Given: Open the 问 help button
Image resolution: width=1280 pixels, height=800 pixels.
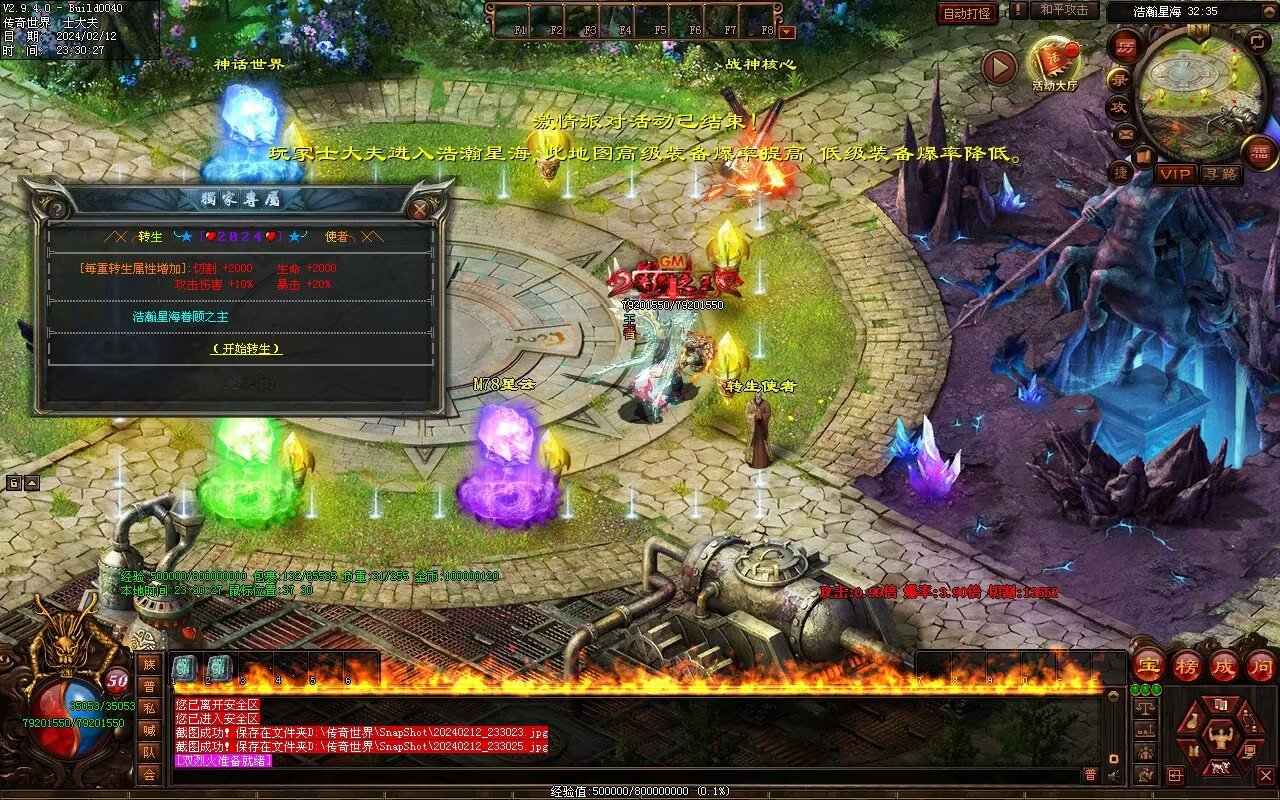Looking at the screenshot, I should click(1260, 665).
